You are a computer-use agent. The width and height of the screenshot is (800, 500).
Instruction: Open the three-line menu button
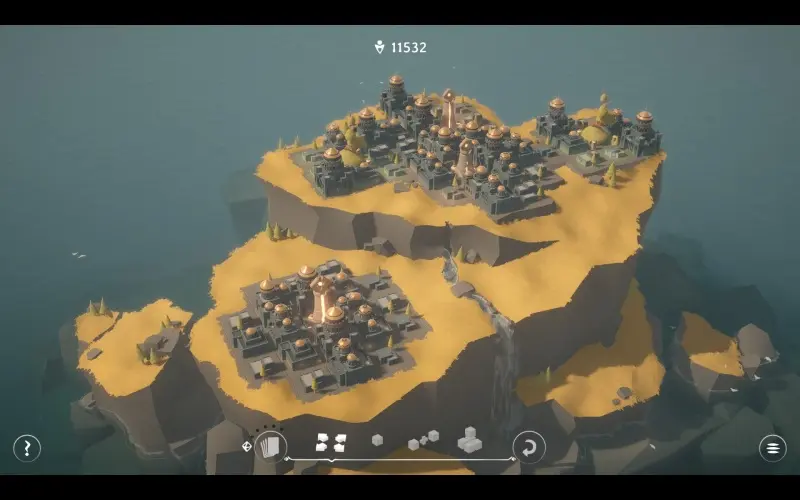click(x=772, y=448)
